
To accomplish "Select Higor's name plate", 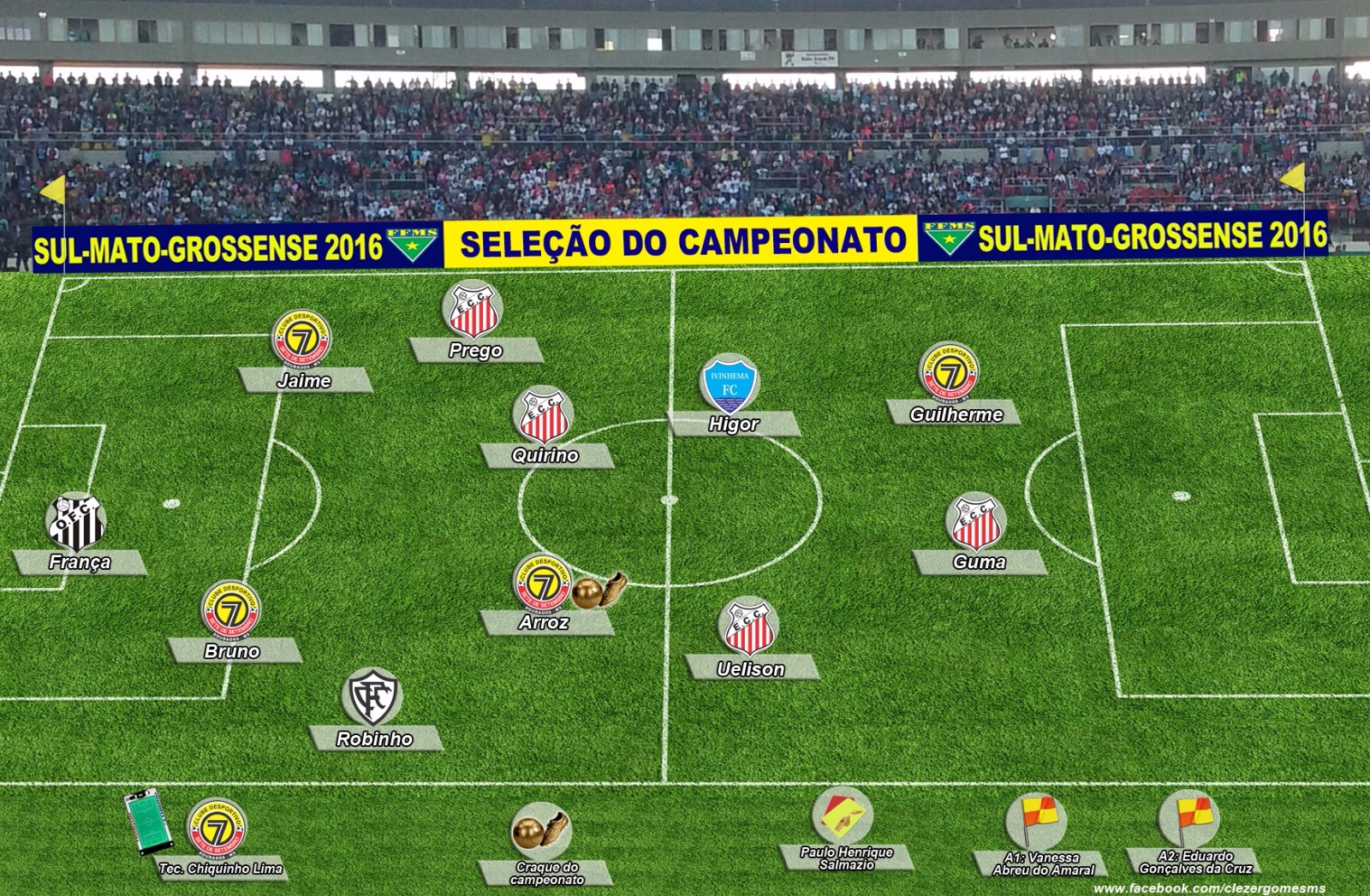I will click(x=734, y=424).
